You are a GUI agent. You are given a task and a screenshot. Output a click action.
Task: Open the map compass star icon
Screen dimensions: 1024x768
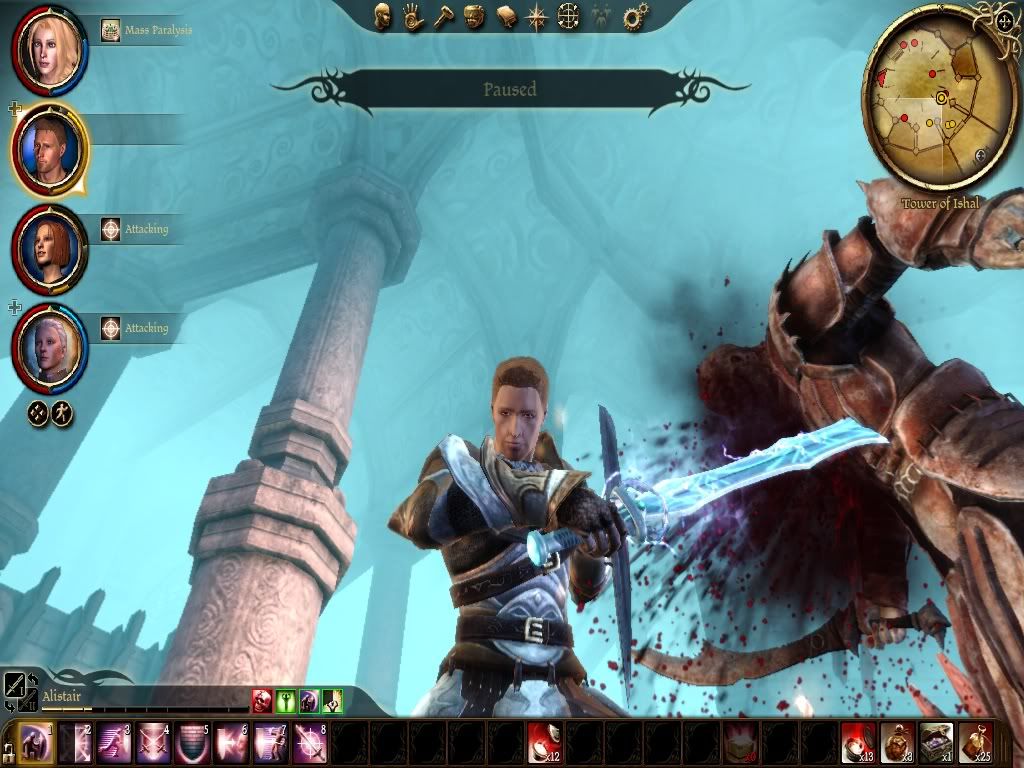[537, 16]
